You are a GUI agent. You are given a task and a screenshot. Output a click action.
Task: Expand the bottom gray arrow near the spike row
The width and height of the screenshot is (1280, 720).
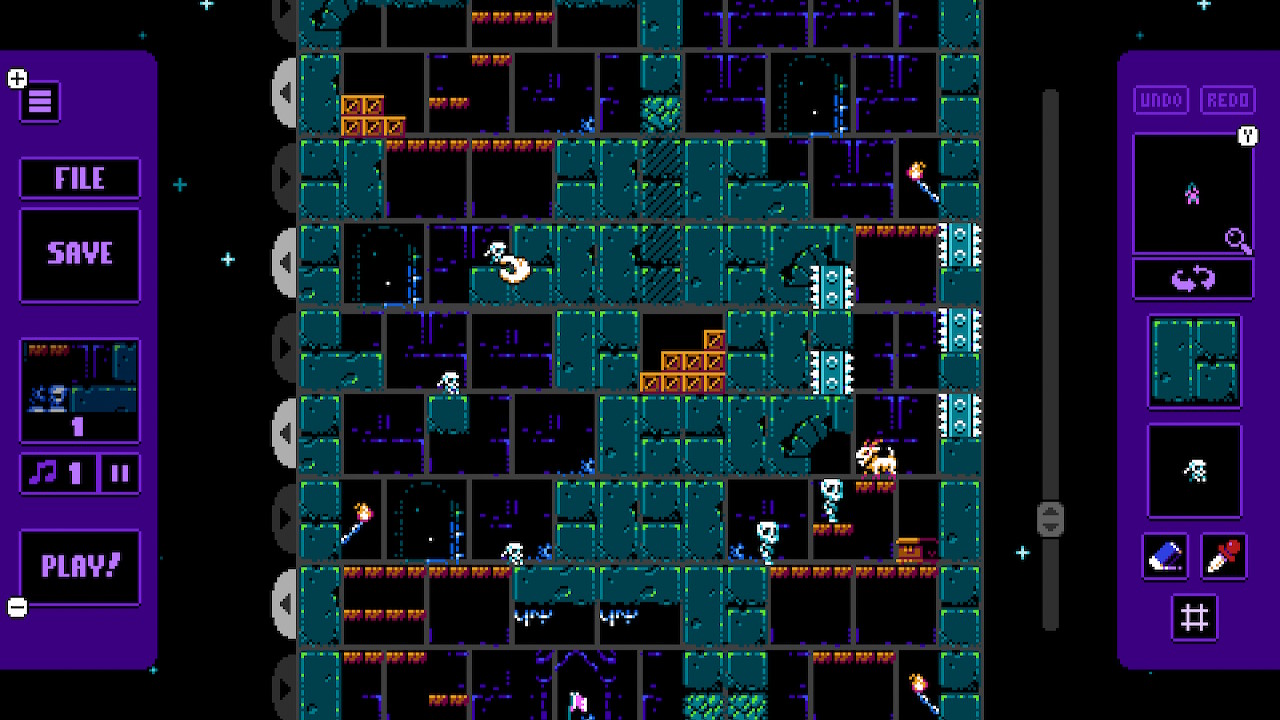pyautogui.click(x=285, y=605)
